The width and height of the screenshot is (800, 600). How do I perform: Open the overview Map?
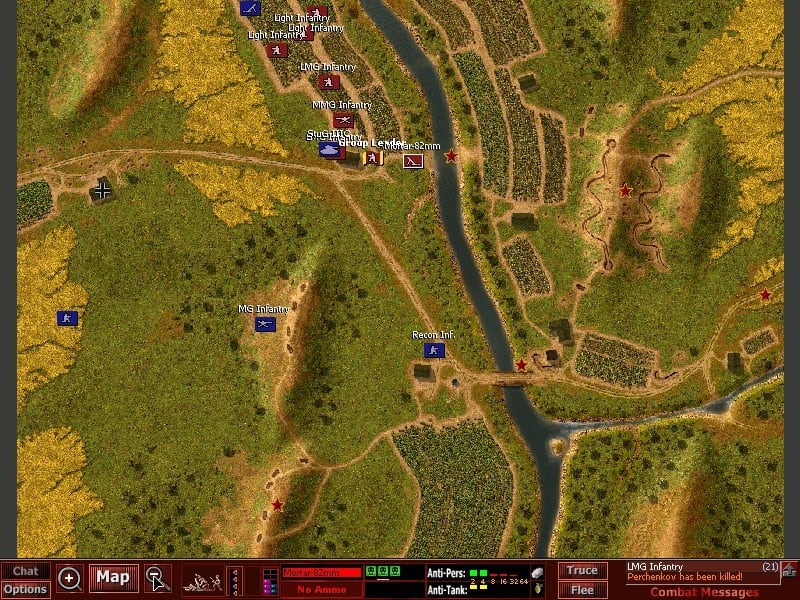pos(113,577)
